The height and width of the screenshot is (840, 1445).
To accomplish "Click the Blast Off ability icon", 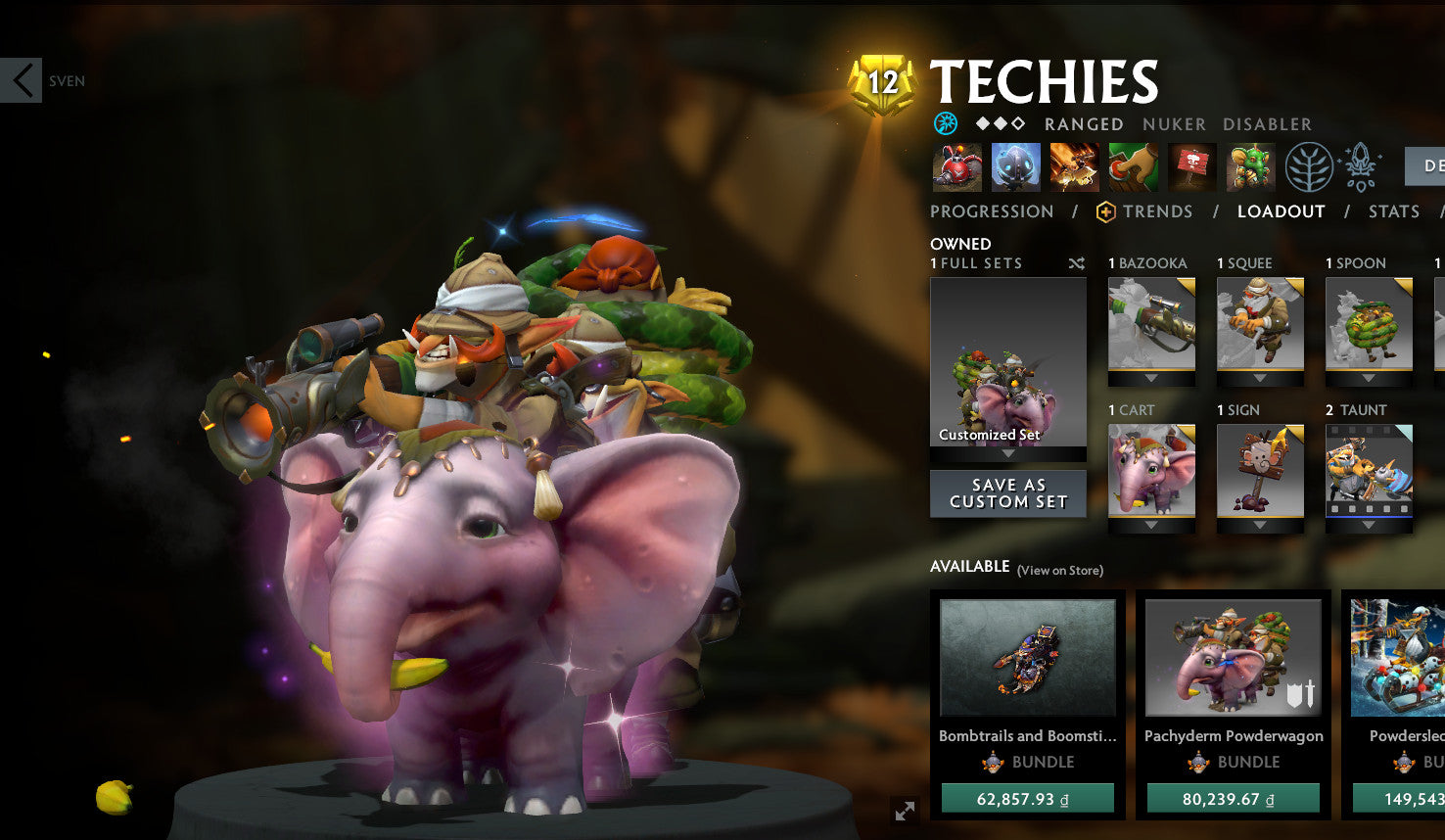I will click(1072, 166).
